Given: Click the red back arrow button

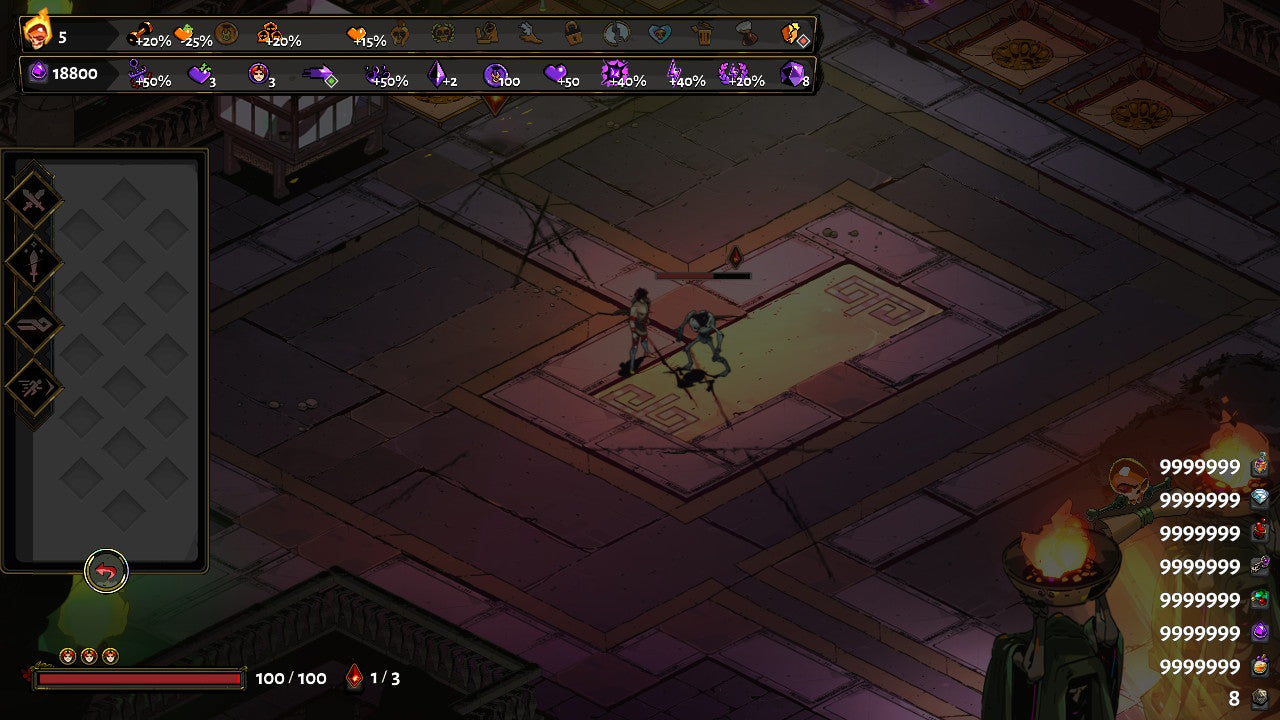Looking at the screenshot, I should pos(106,572).
